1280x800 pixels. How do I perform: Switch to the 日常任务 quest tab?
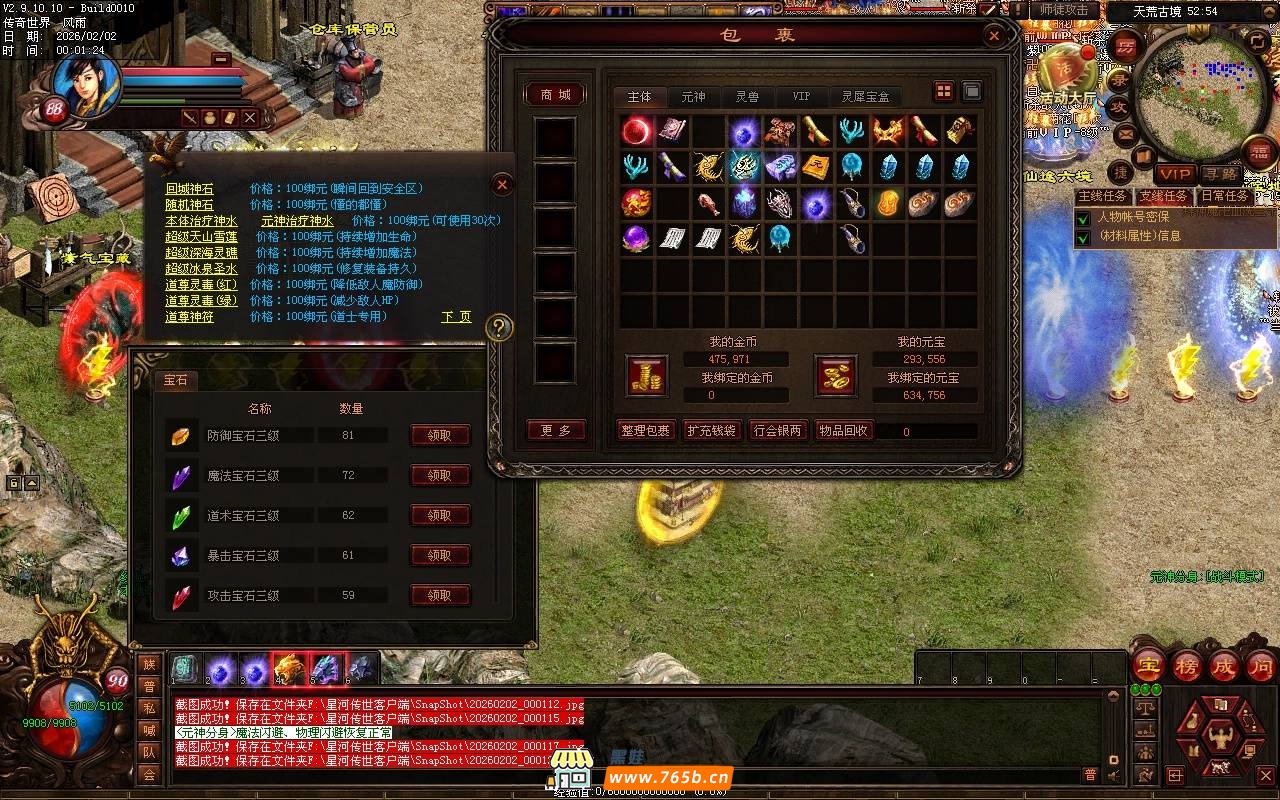point(1223,196)
